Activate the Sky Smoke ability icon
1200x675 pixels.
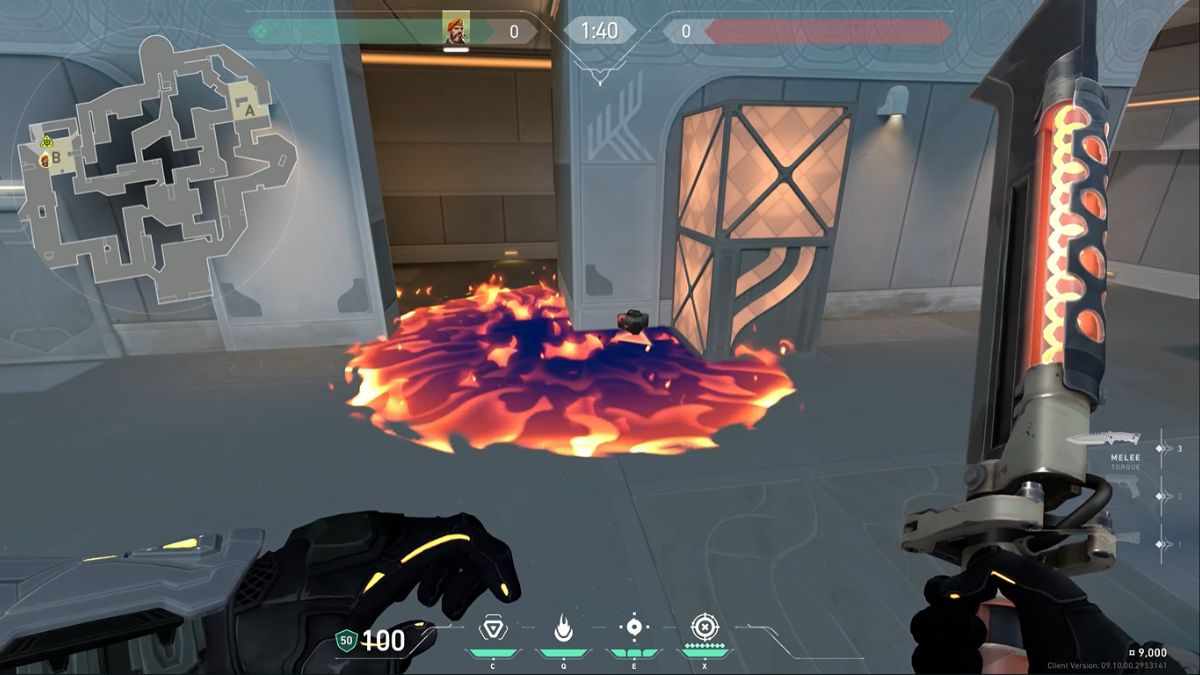click(x=633, y=628)
